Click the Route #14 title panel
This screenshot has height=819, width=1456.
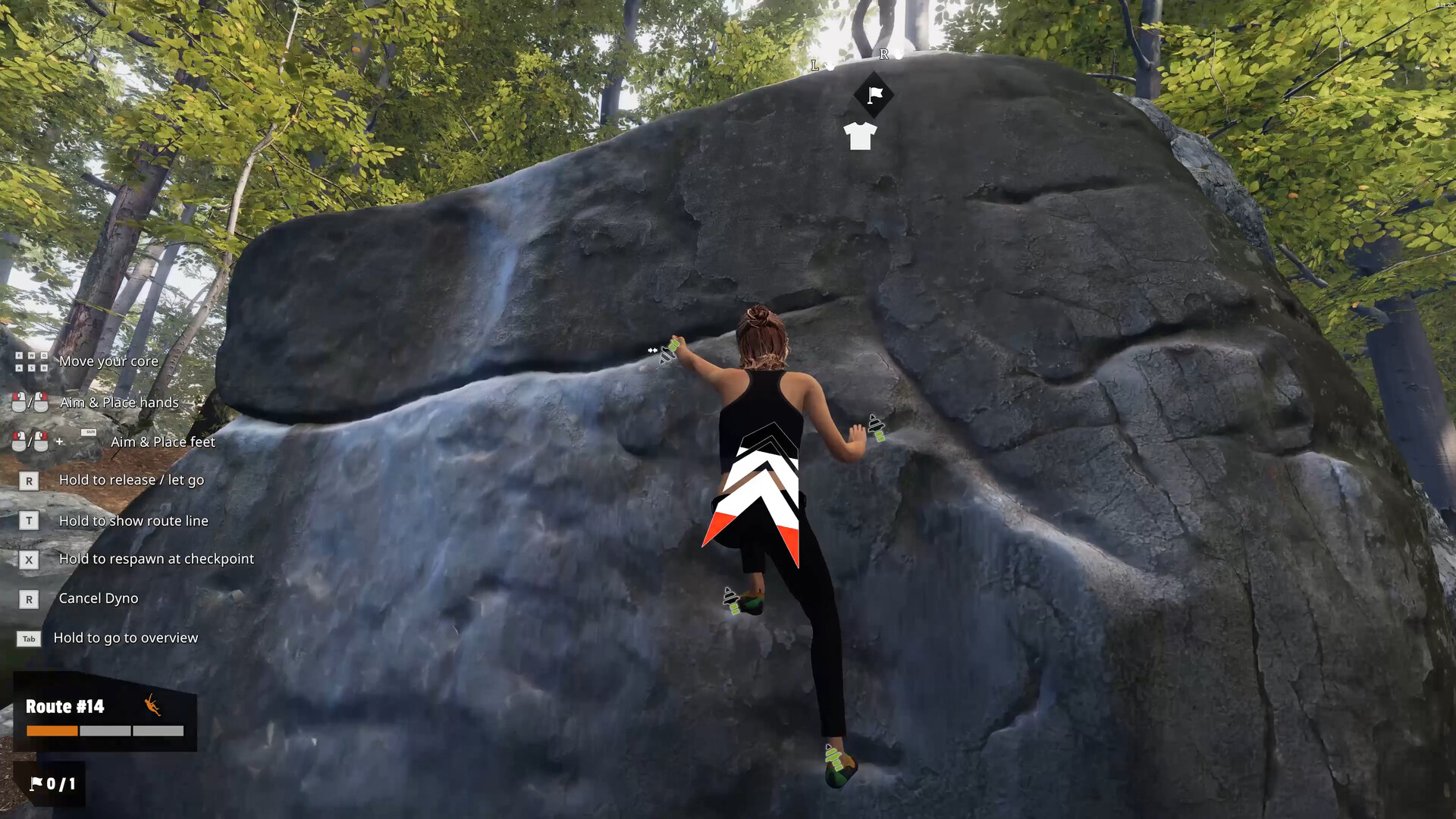(65, 706)
